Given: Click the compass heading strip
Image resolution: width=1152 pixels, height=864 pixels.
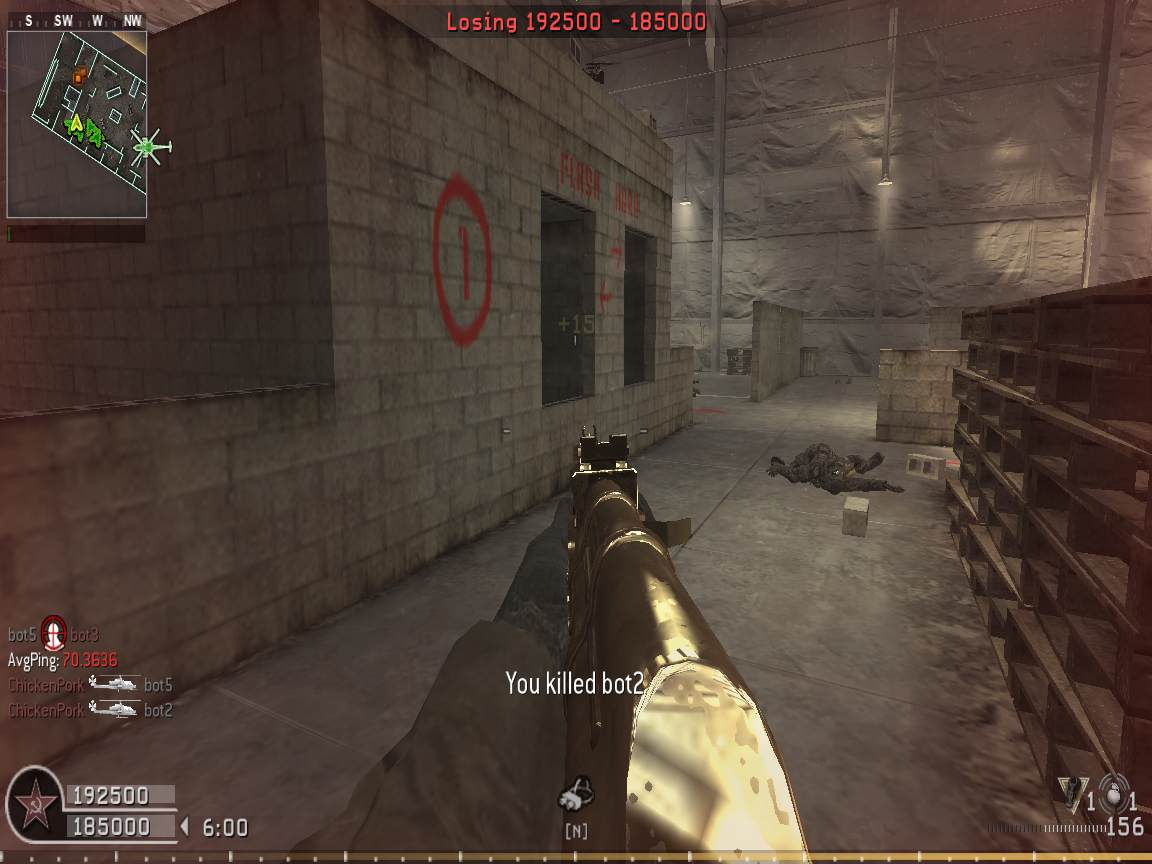Looking at the screenshot, I should pyautogui.click(x=77, y=20).
